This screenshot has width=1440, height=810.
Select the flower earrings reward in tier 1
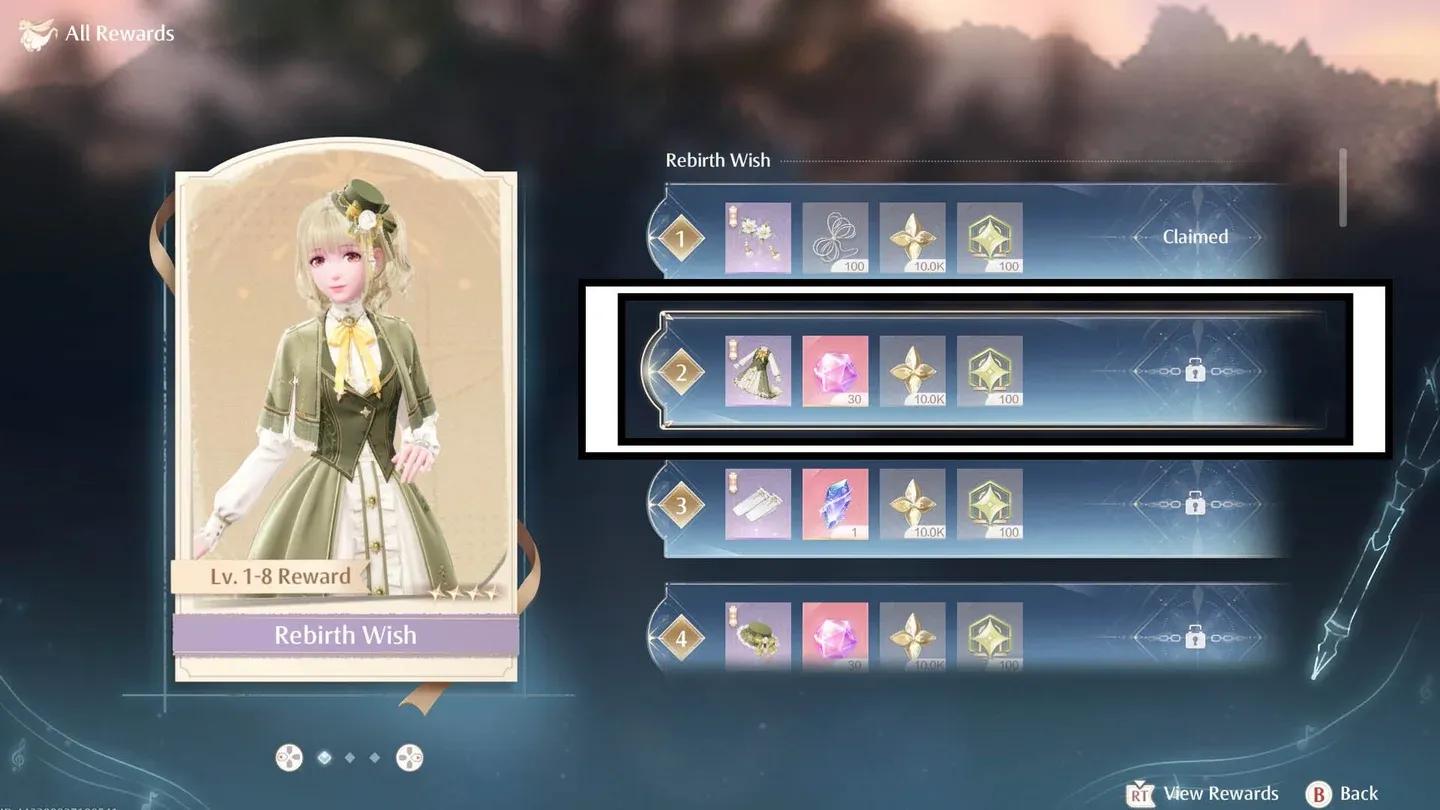757,237
